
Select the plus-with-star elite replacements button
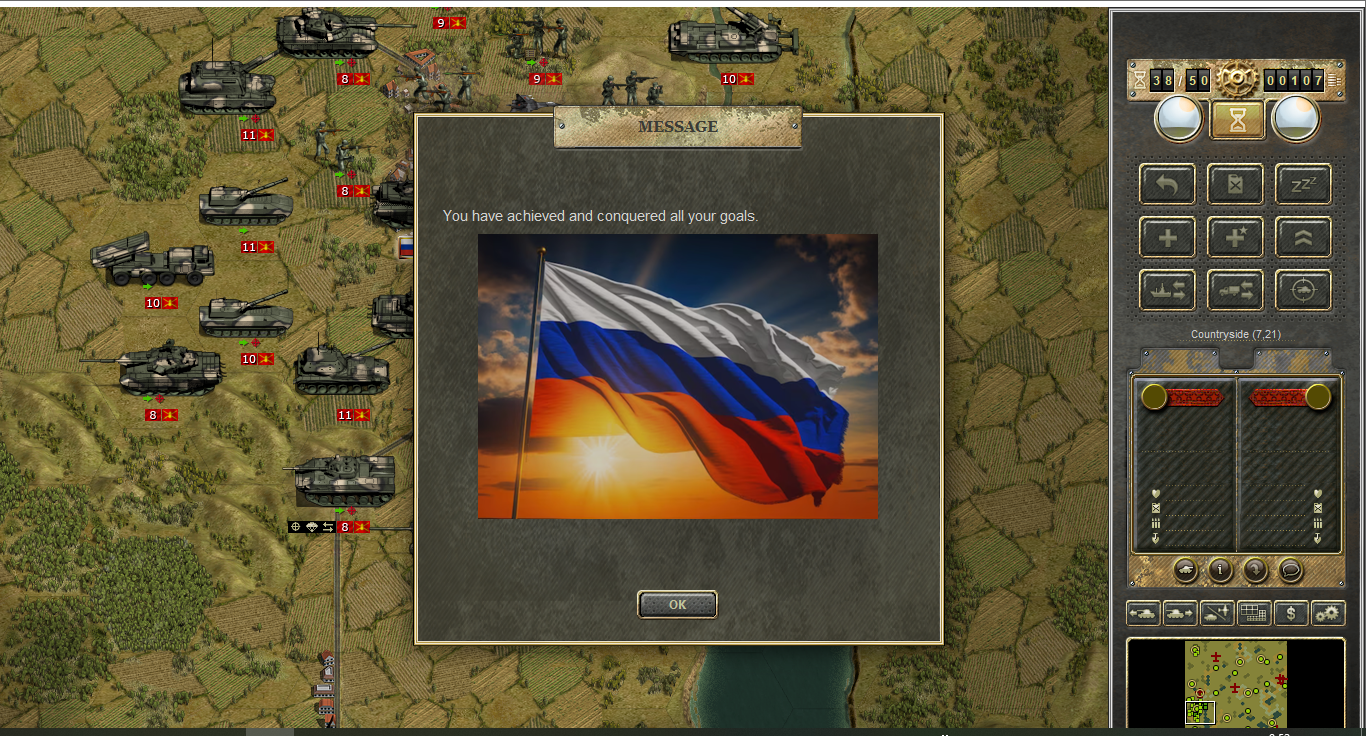pos(1235,237)
